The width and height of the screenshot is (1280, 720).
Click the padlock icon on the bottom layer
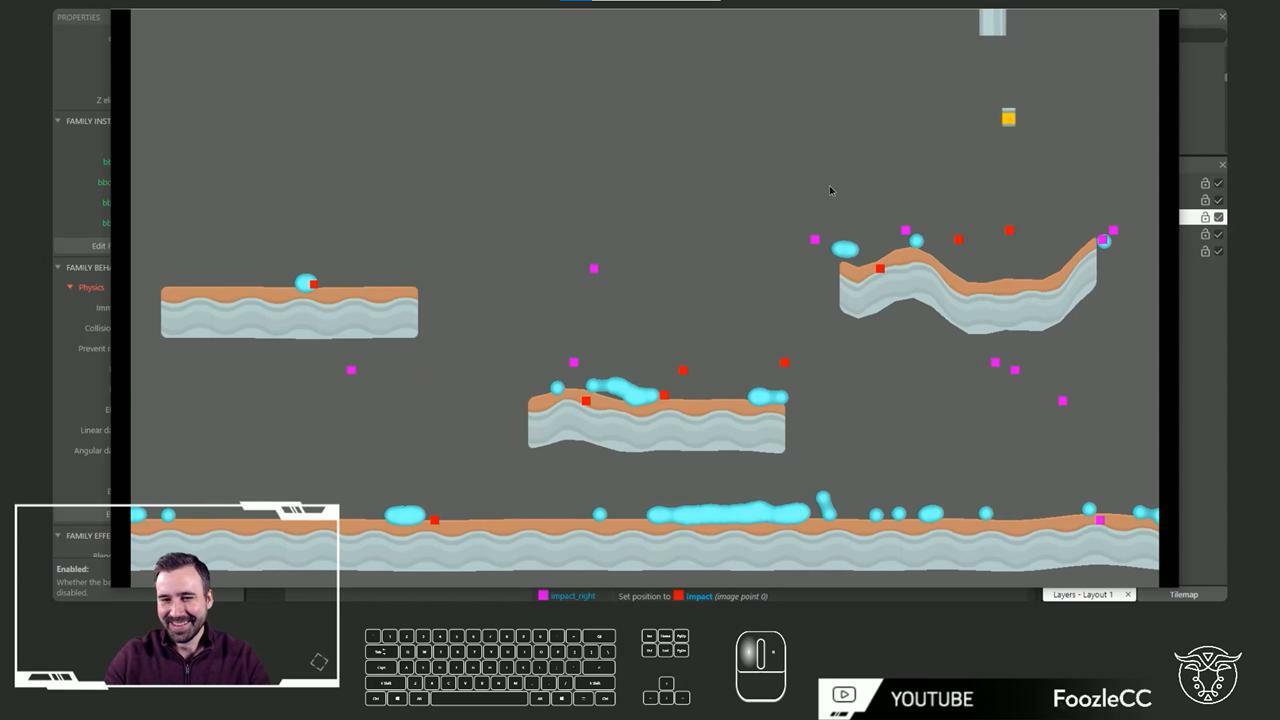pyautogui.click(x=1205, y=251)
